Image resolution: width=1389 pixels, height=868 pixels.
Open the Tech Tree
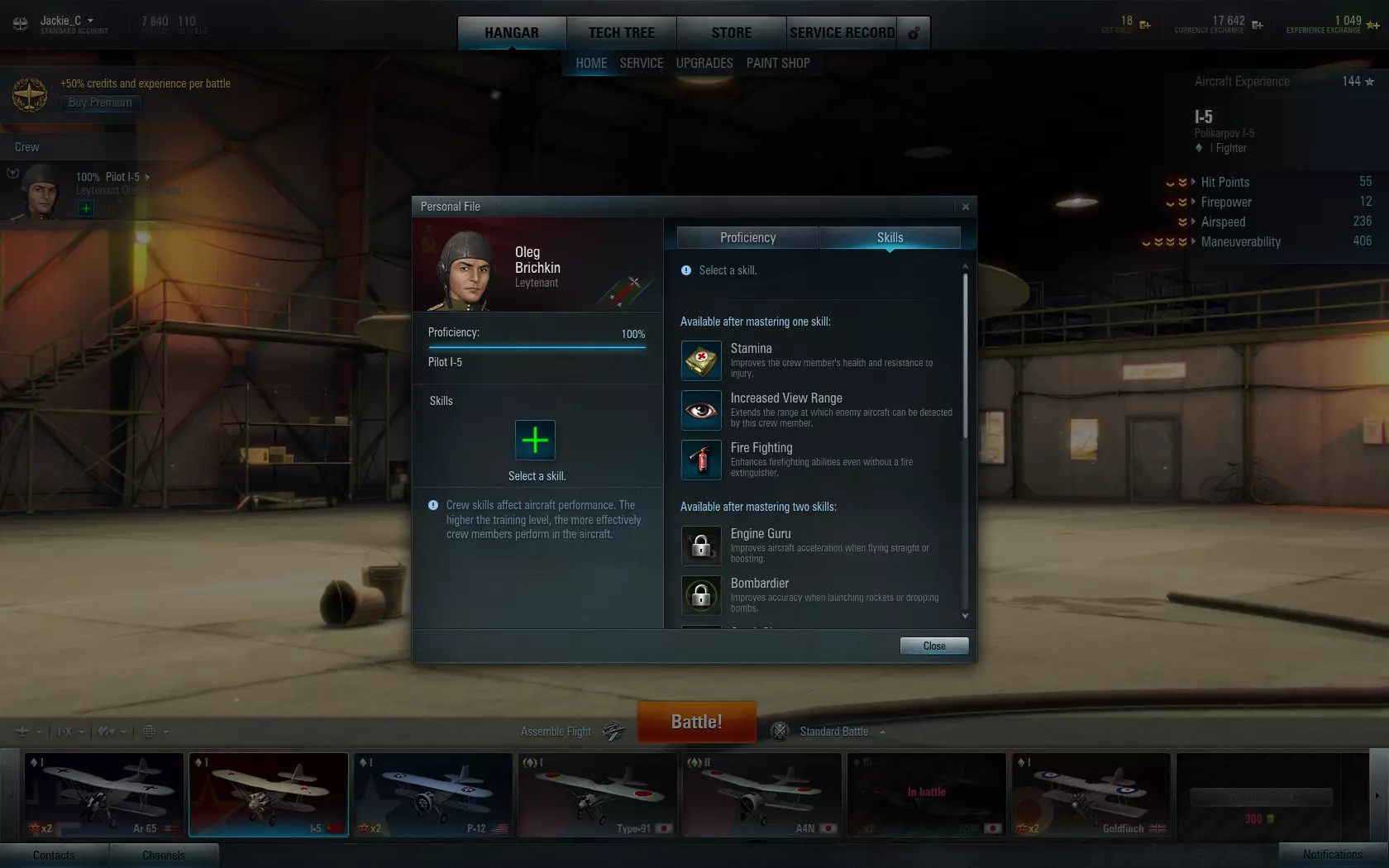point(621,33)
